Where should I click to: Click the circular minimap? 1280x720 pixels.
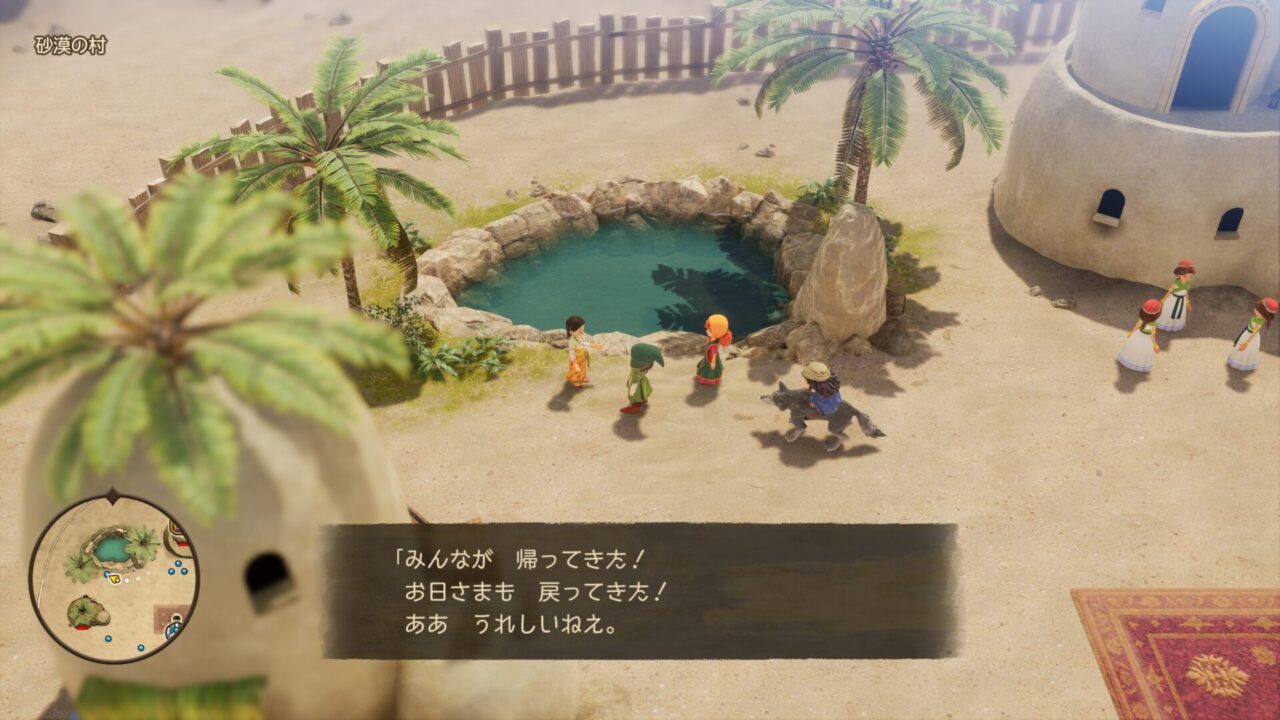(113, 578)
